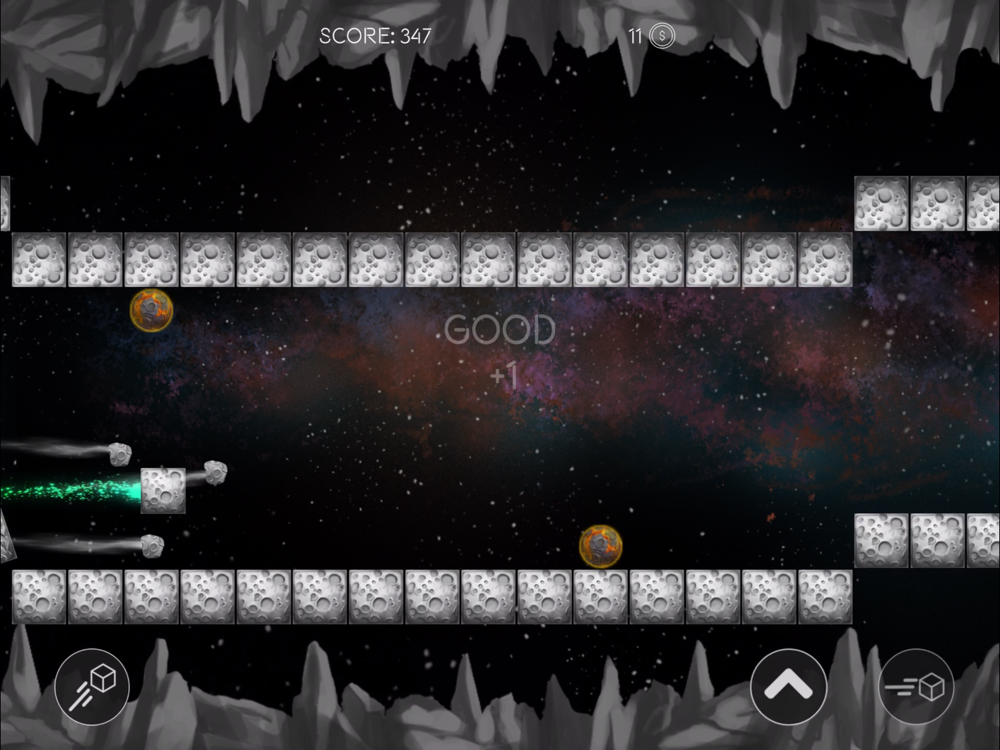Tap the upward chevron jump button
Screen dimensions: 1000x750
pyautogui.click(x=788, y=687)
